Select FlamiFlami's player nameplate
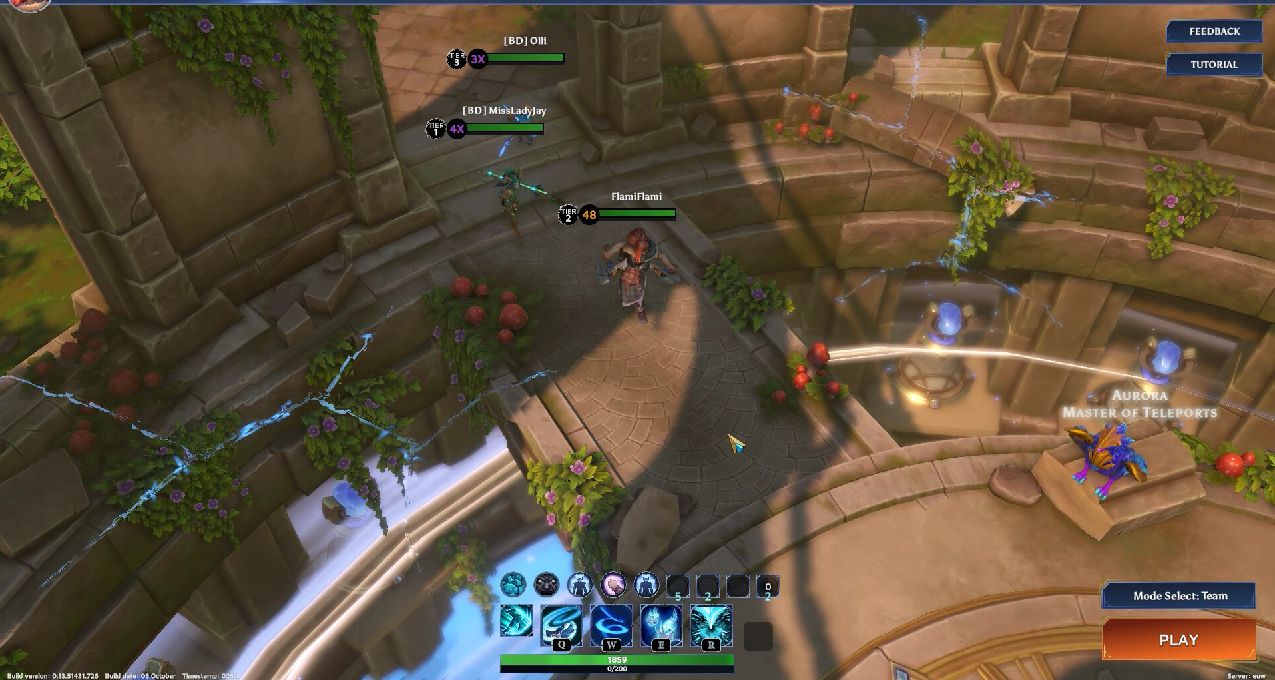The width and height of the screenshot is (1275, 680). 636,197
